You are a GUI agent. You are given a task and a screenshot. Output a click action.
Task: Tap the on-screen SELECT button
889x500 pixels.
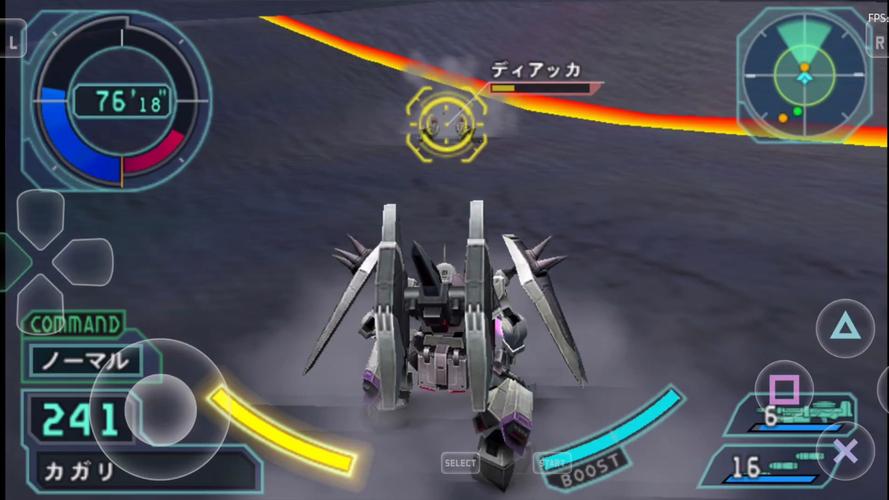460,463
